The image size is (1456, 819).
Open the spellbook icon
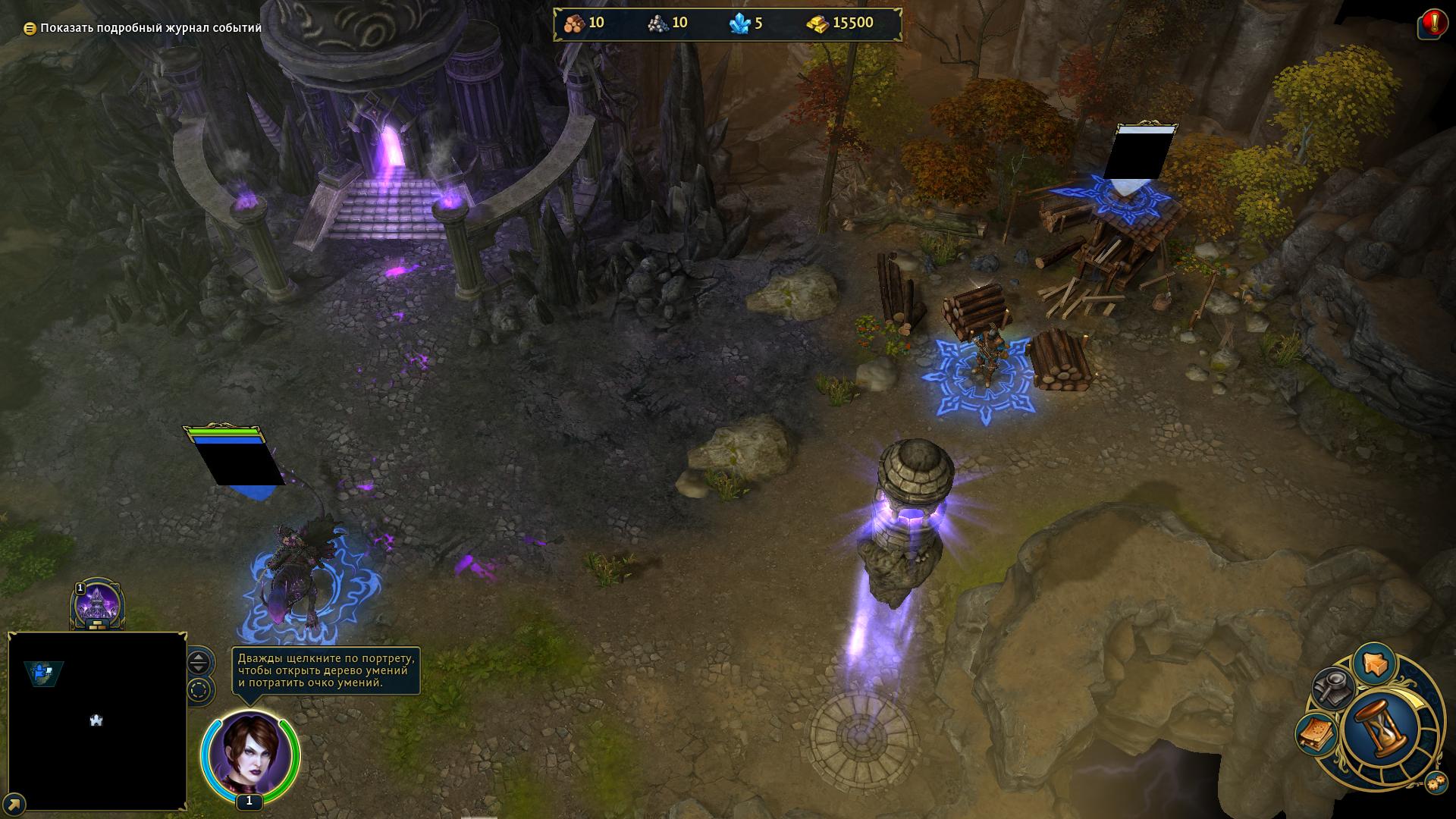coord(1316,733)
